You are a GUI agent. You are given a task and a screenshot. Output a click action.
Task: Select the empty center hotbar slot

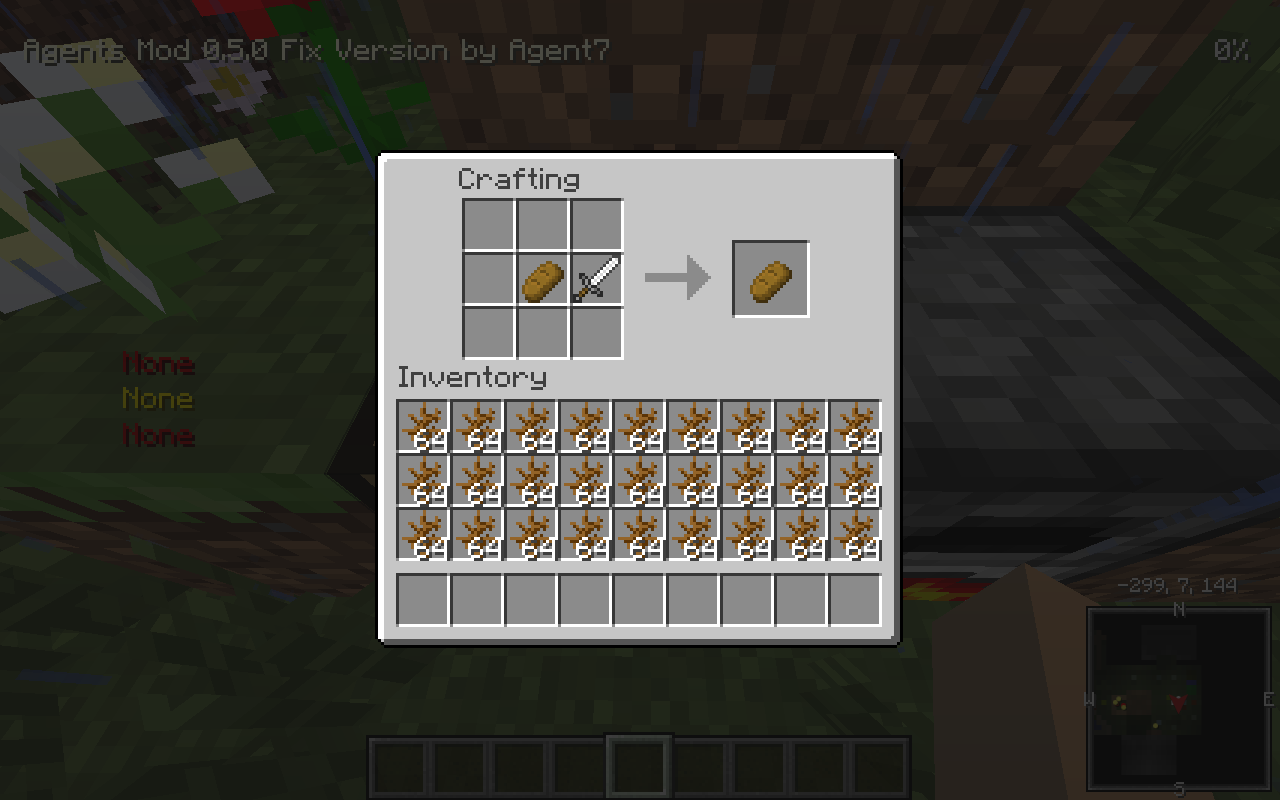click(x=640, y=763)
